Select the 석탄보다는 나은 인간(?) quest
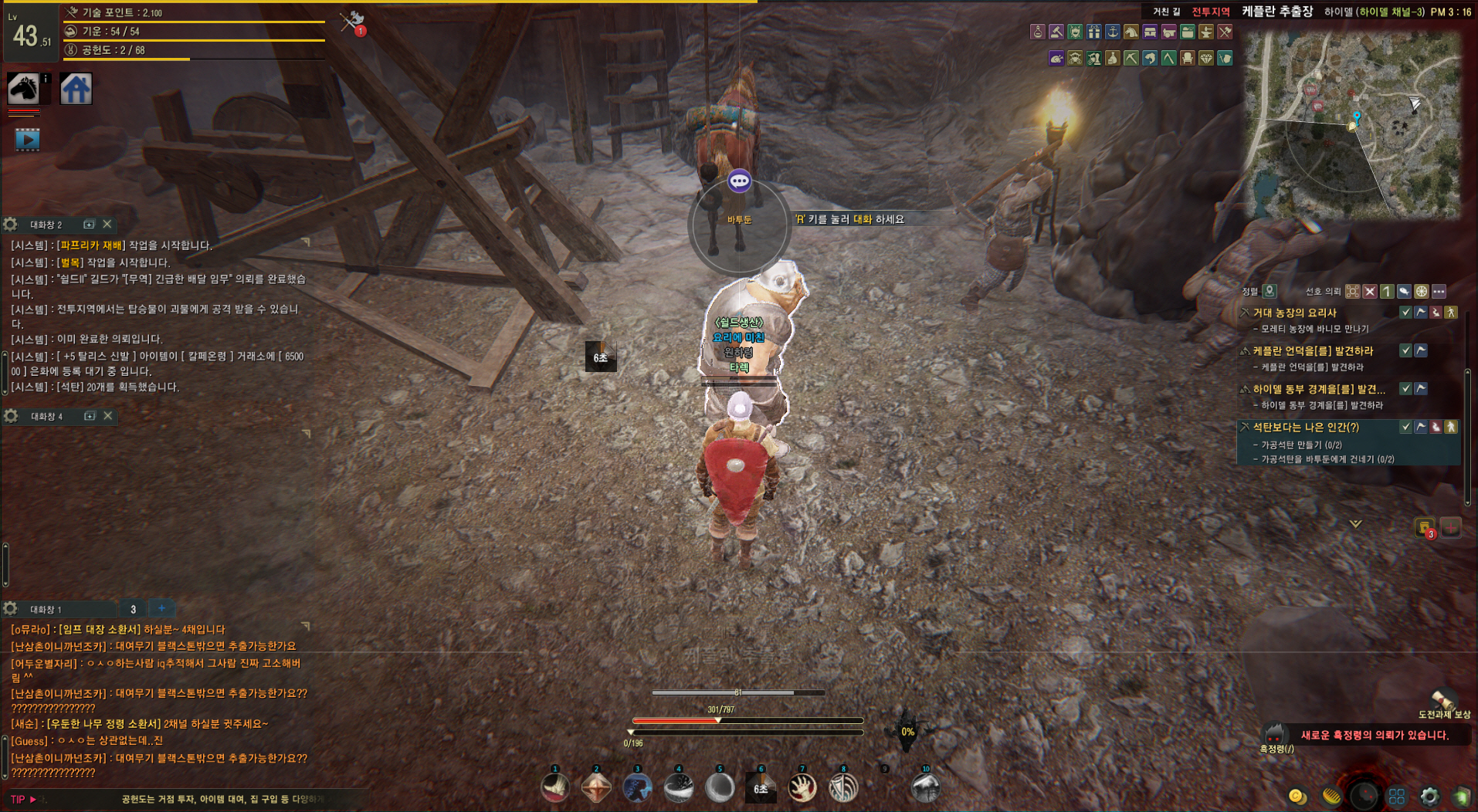Image resolution: width=1478 pixels, height=812 pixels. pos(1305,427)
